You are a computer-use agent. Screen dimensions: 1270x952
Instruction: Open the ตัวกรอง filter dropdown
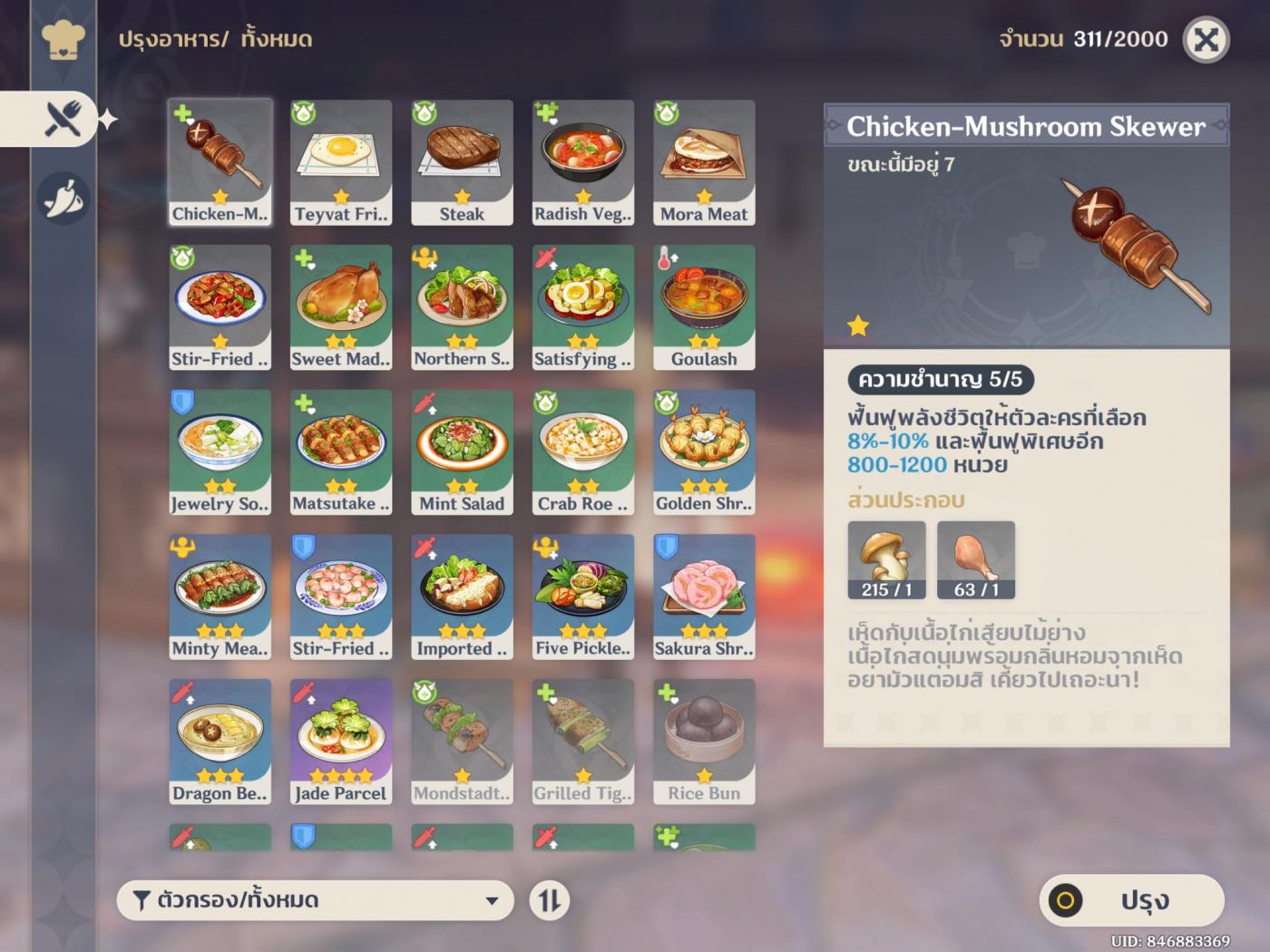pos(315,900)
